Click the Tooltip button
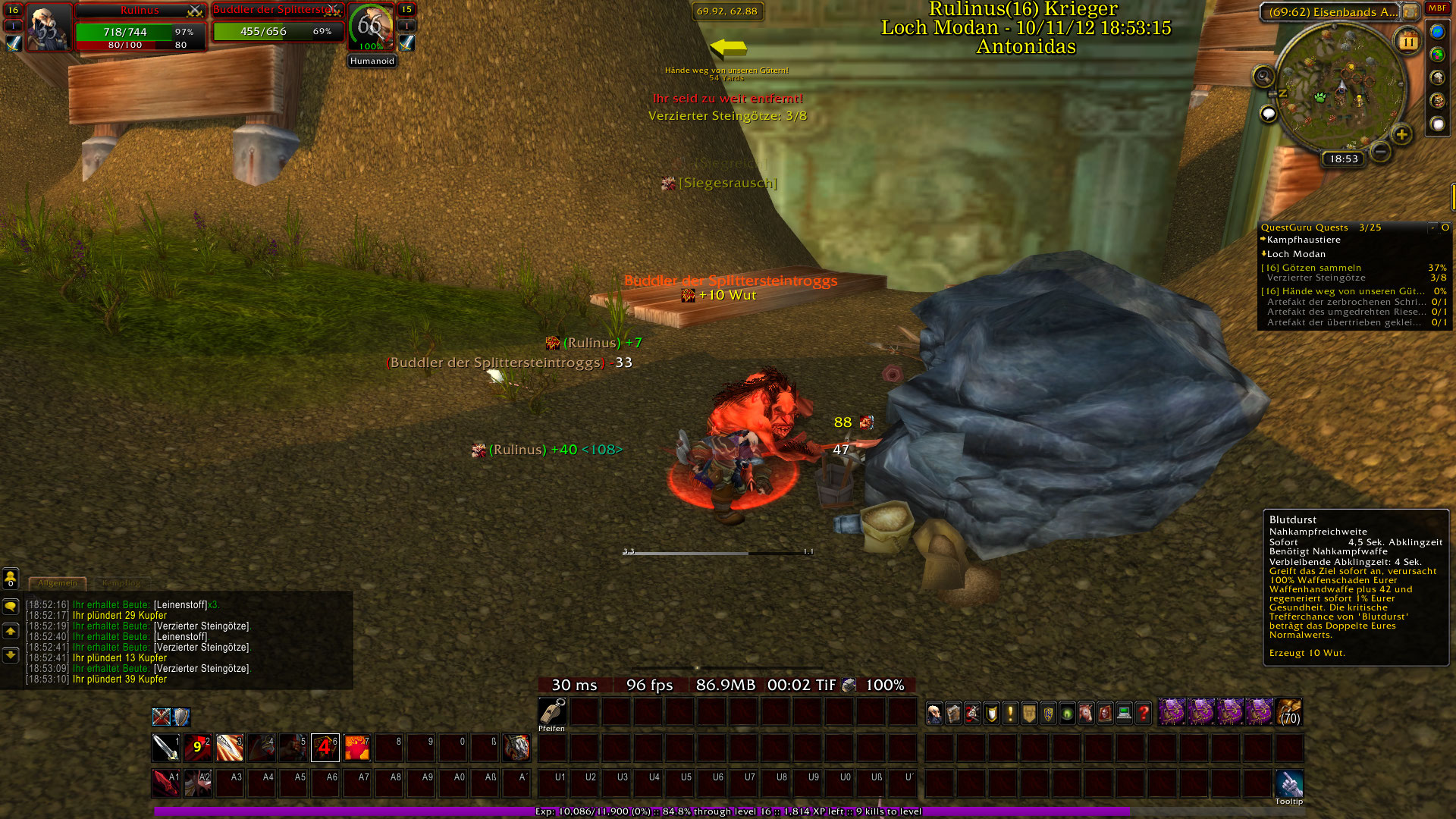This screenshot has height=819, width=1456. pos(1289,785)
